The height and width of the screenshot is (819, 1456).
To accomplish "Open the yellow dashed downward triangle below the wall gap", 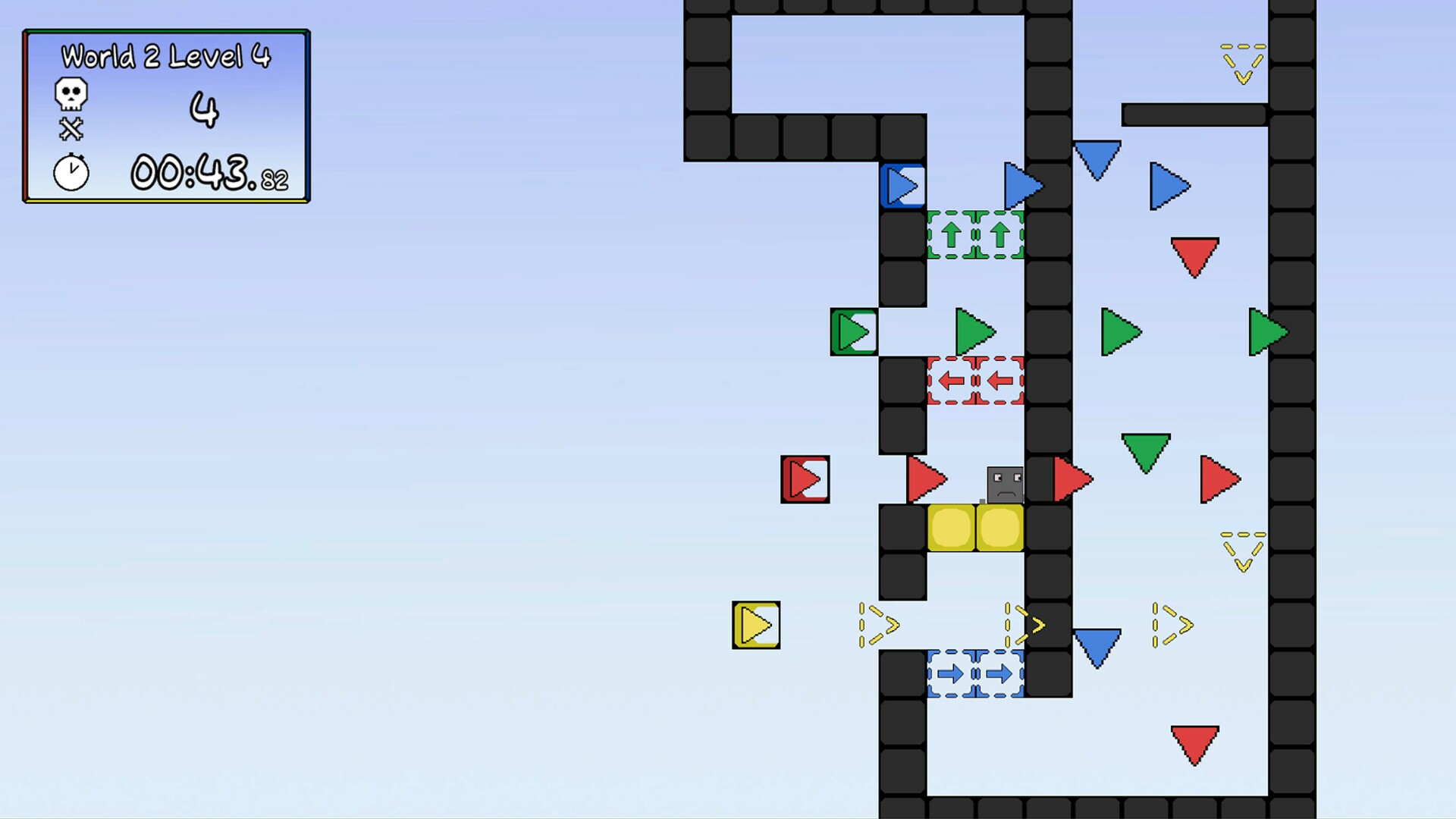I will pos(1244,551).
